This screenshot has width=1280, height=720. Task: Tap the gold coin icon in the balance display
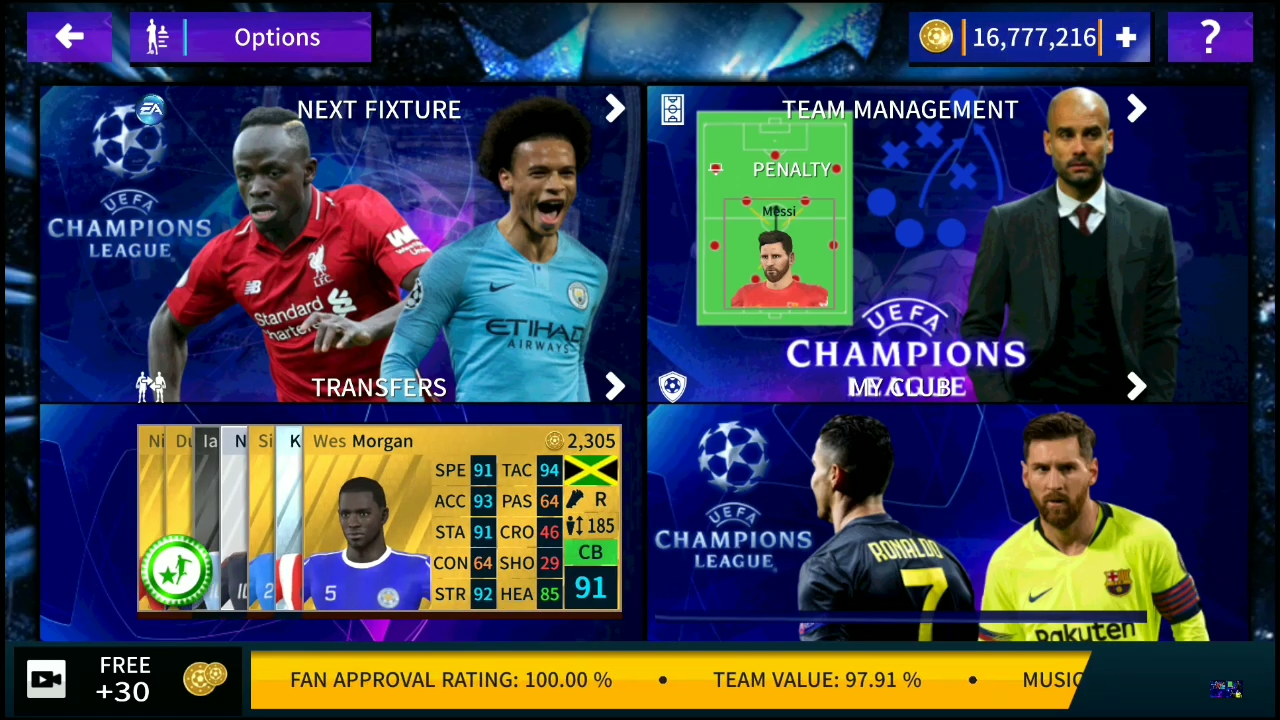tap(936, 37)
